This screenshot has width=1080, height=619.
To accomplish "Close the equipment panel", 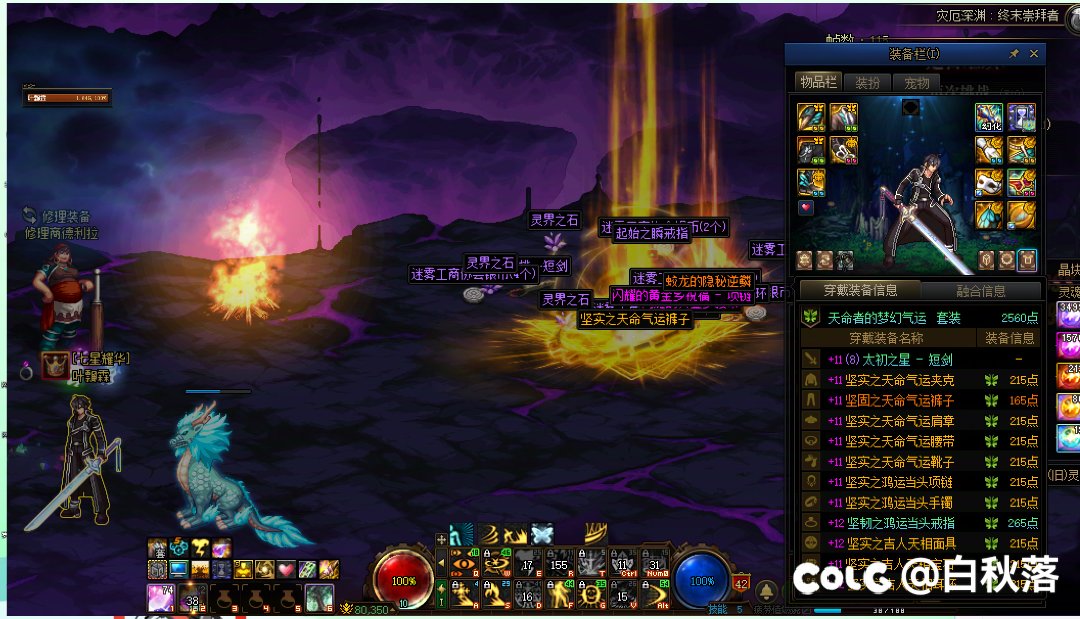I will click(x=1034, y=54).
